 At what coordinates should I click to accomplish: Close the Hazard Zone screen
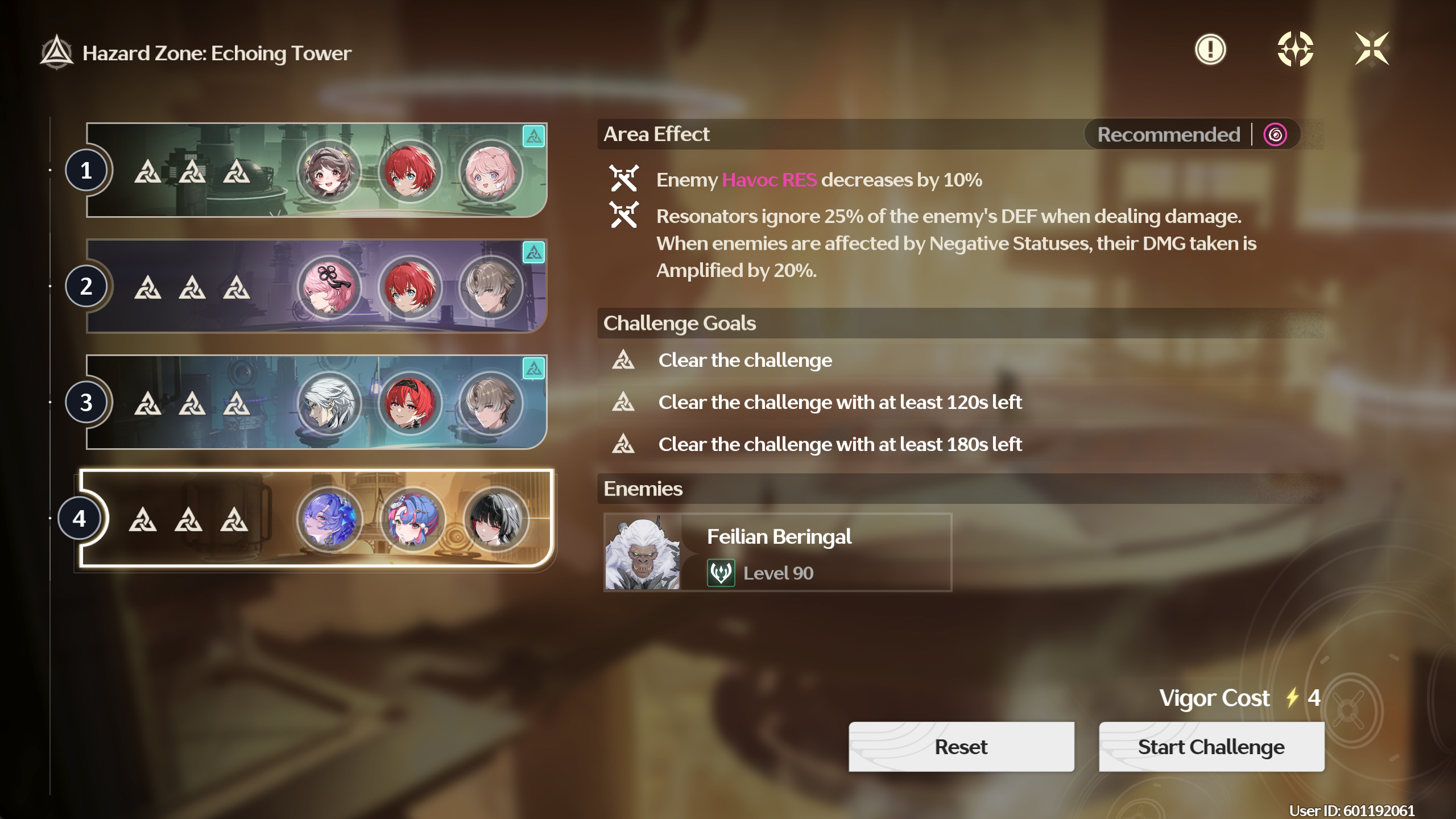pyautogui.click(x=1371, y=49)
